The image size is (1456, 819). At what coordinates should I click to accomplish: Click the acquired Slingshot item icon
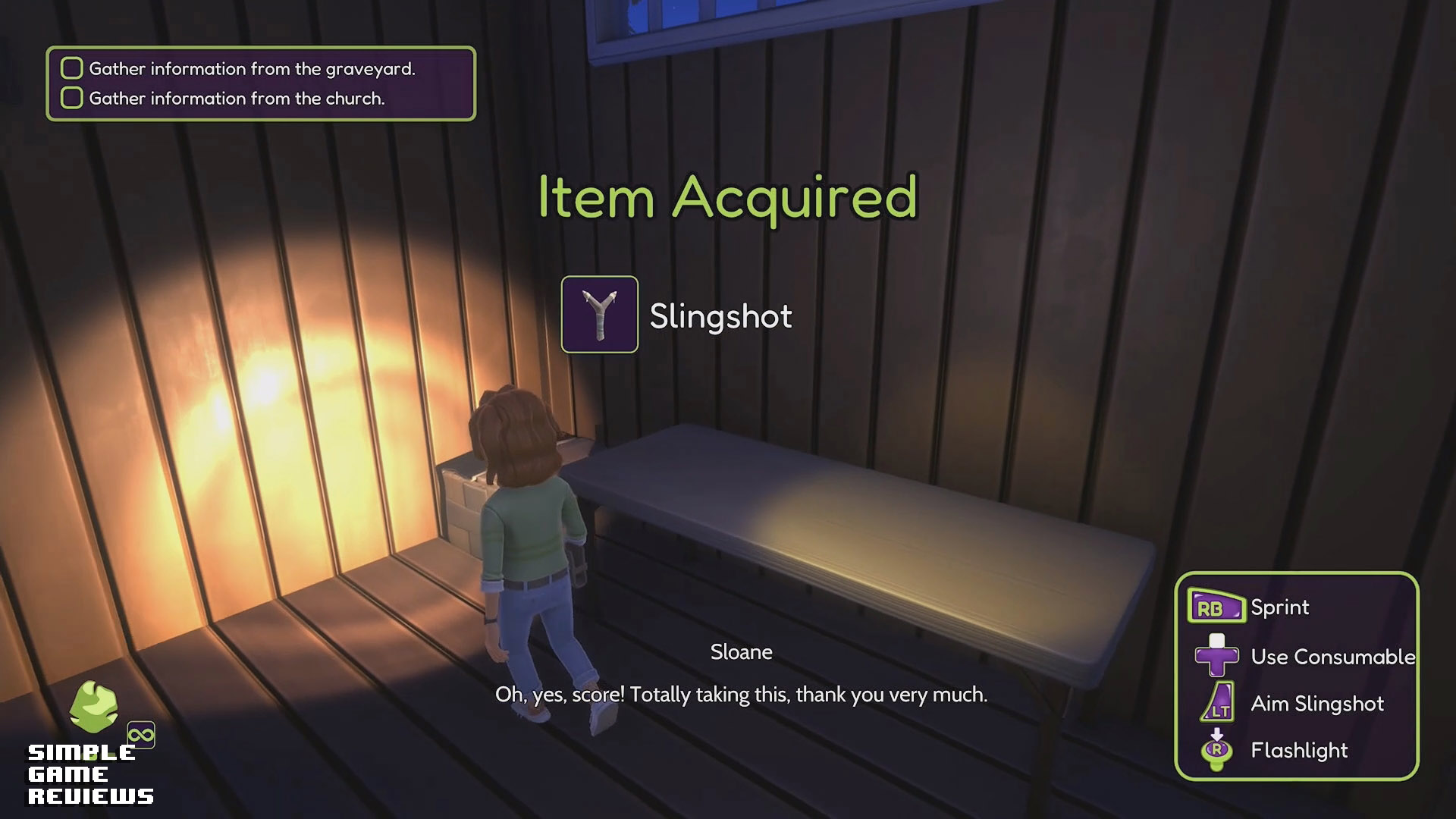click(x=599, y=315)
